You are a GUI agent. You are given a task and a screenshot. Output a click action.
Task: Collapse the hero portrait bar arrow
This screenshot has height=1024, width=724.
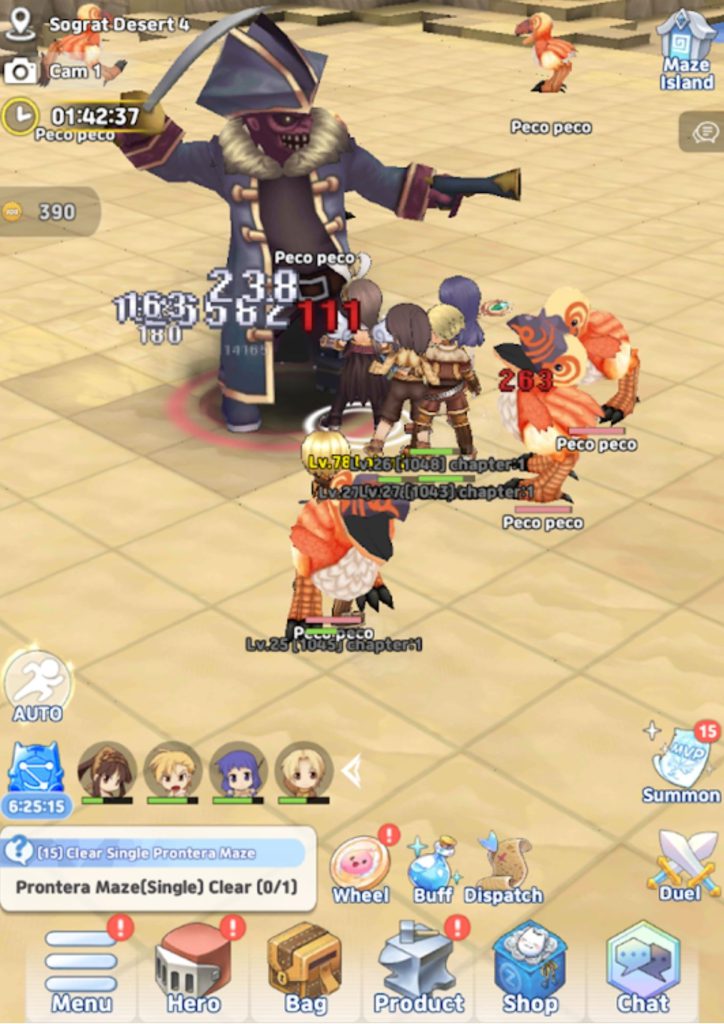click(351, 771)
